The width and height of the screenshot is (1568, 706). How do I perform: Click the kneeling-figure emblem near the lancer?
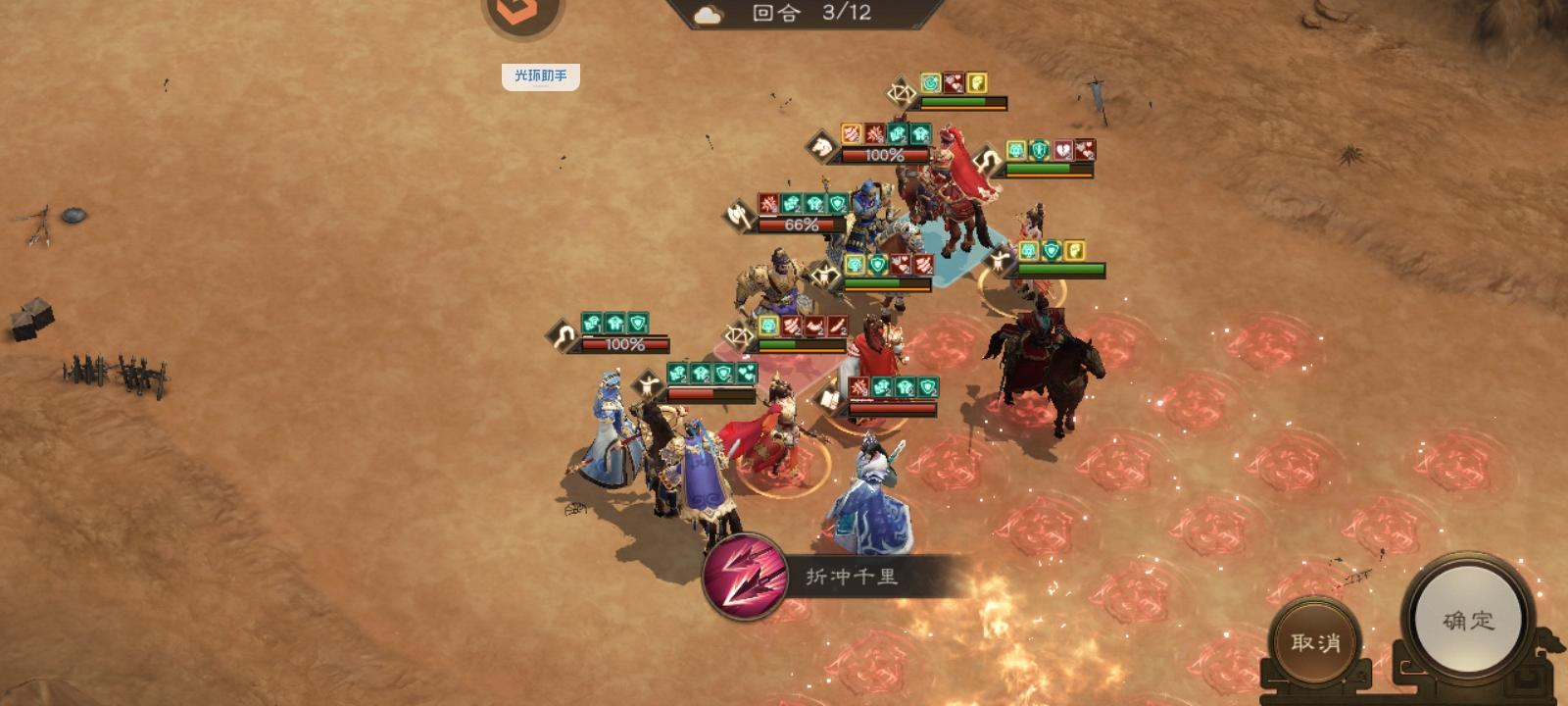click(x=648, y=381)
